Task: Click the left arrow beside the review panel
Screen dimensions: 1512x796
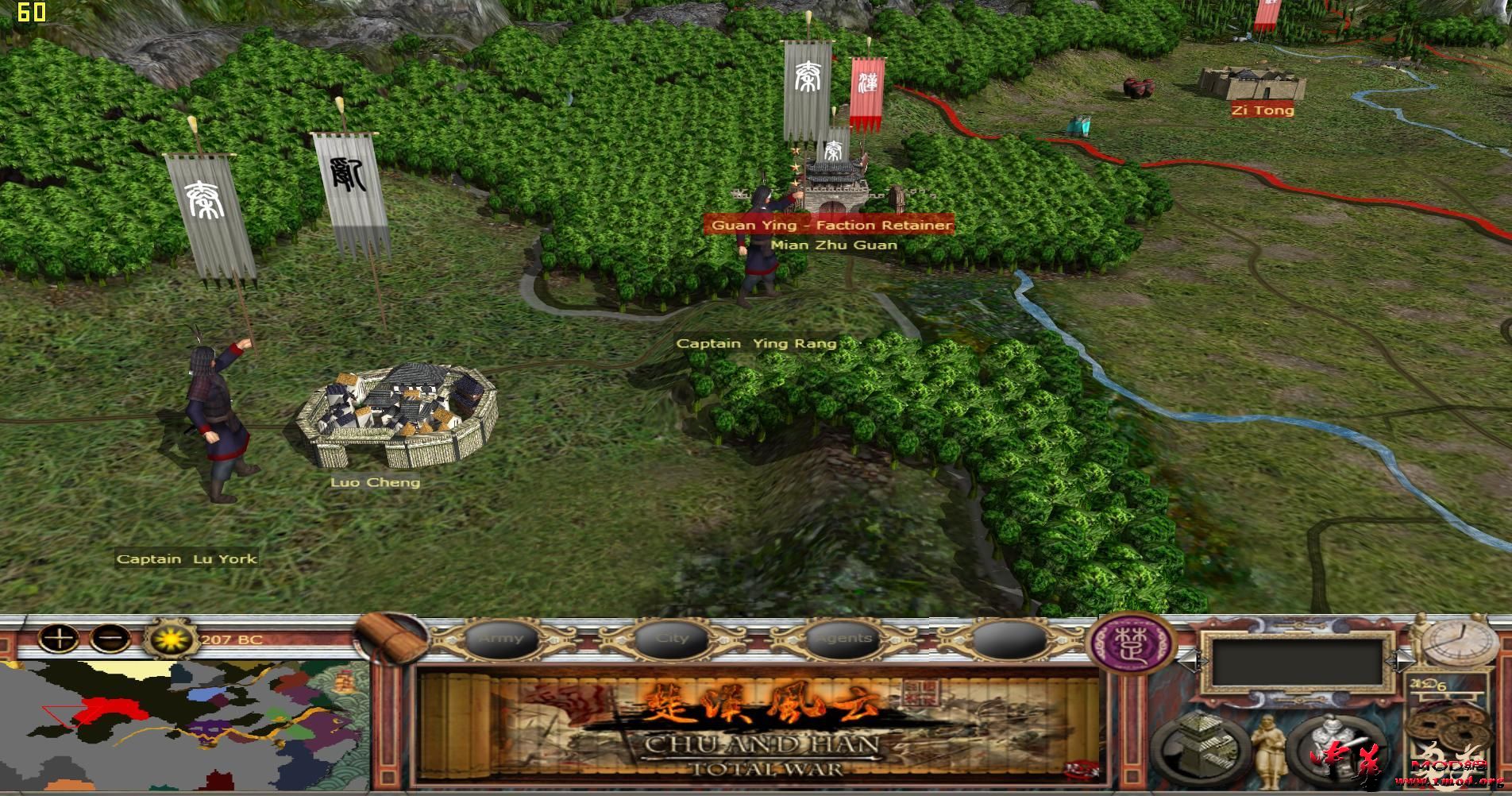Action: coord(1189,660)
